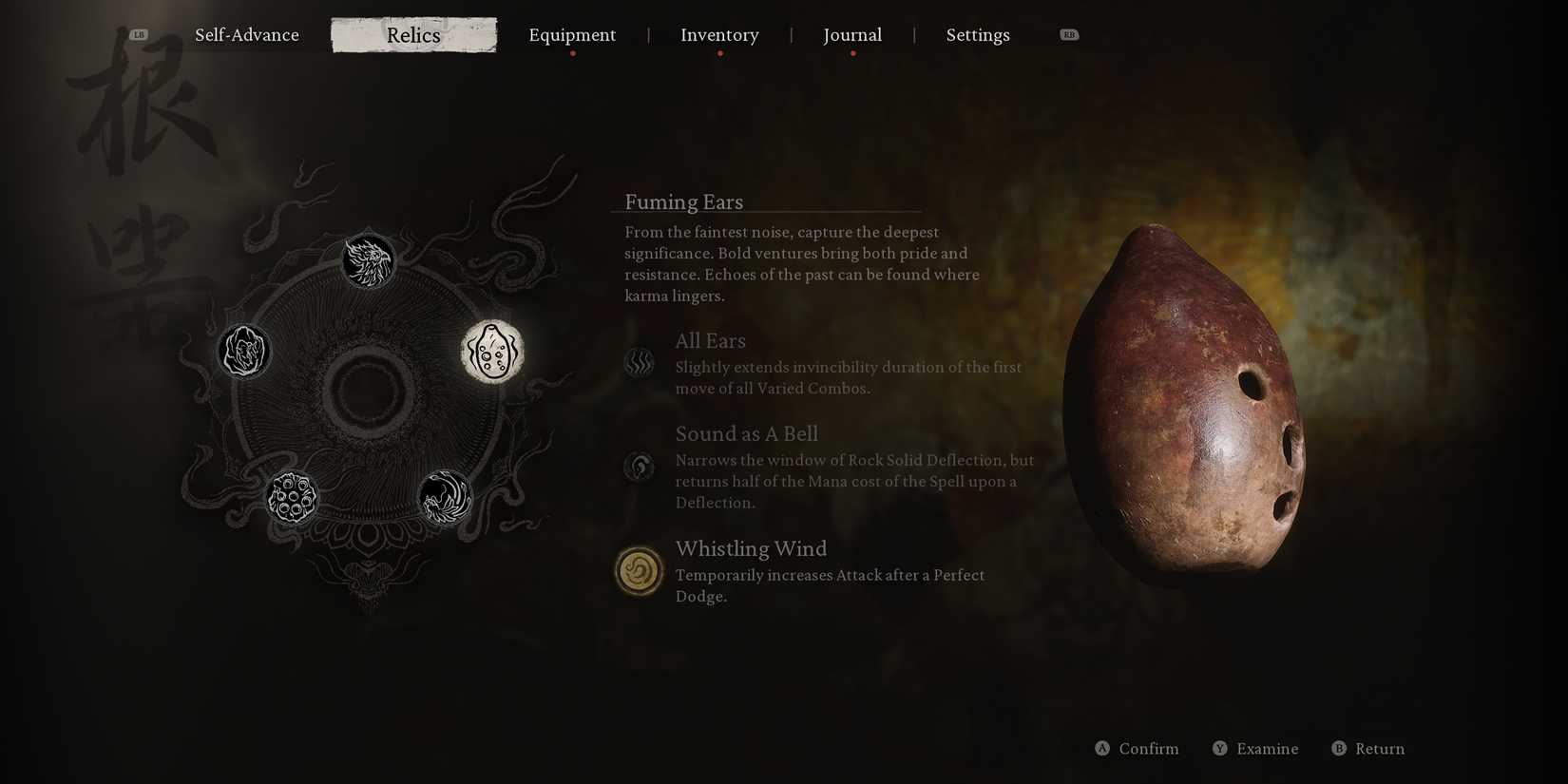Click the golden Whistling Wind ability icon

click(639, 571)
